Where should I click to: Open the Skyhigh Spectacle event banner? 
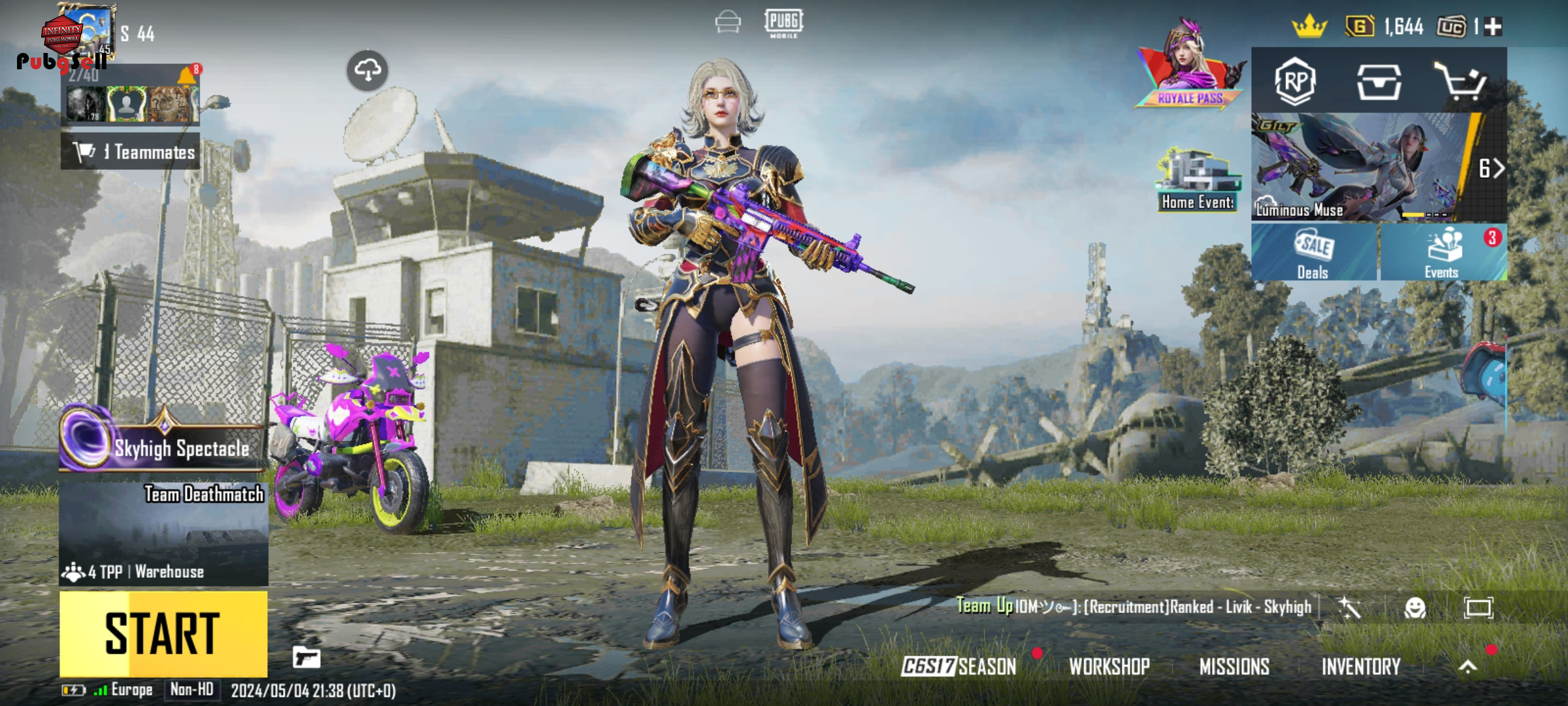tap(163, 447)
